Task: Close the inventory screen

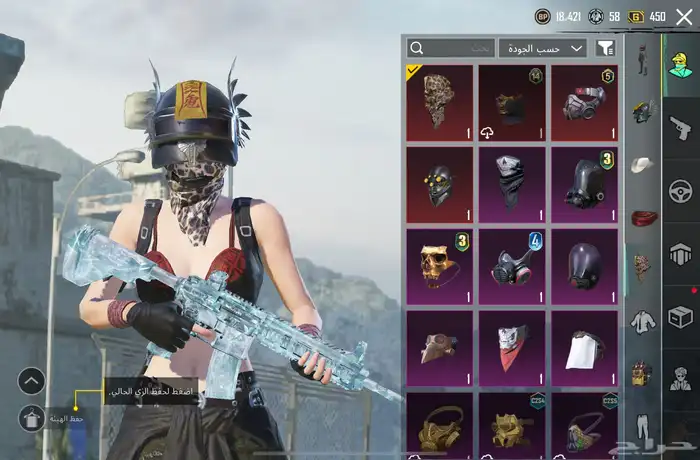Action: [x=683, y=16]
